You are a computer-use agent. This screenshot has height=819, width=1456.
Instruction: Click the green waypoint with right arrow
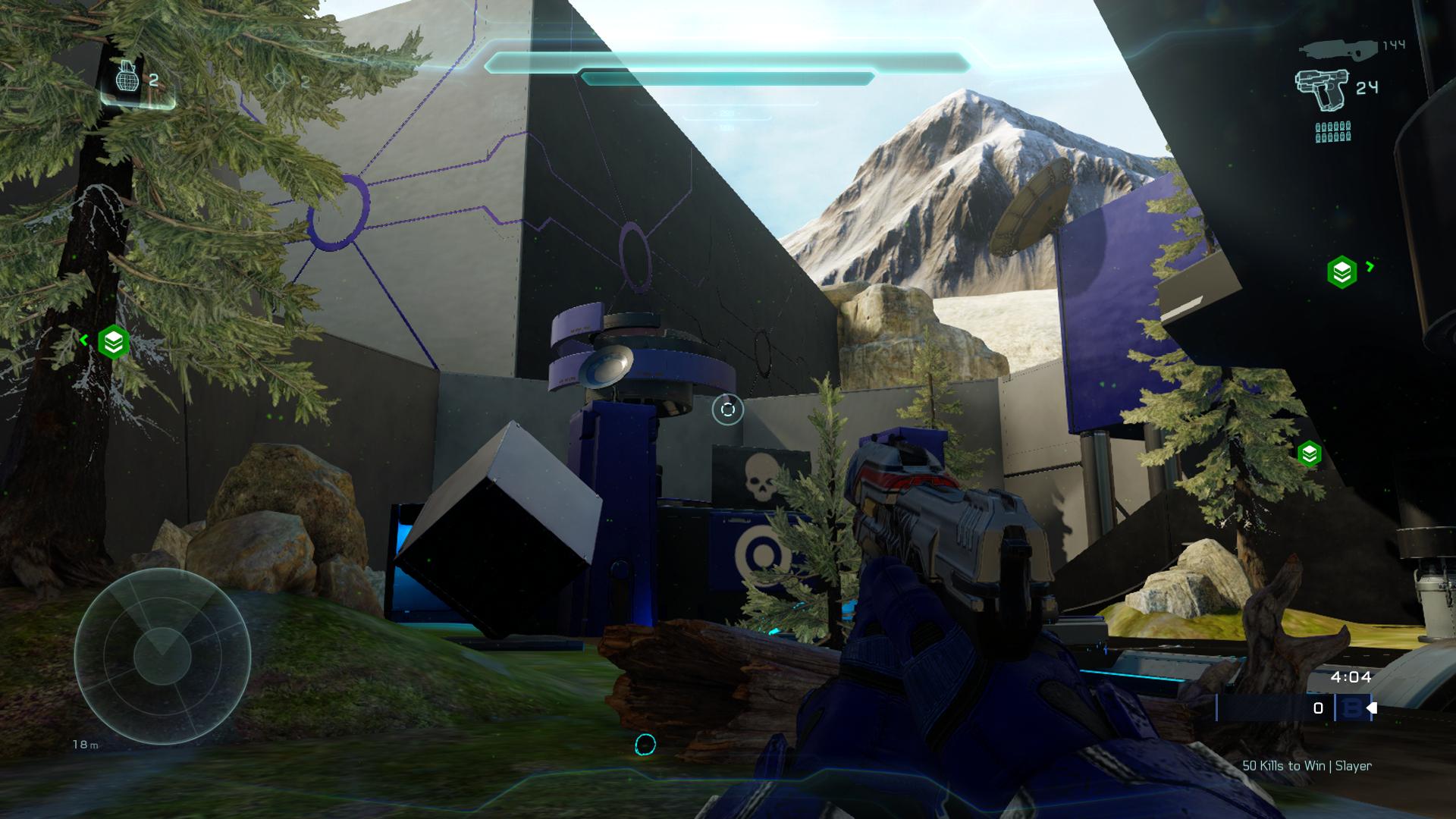[1341, 271]
